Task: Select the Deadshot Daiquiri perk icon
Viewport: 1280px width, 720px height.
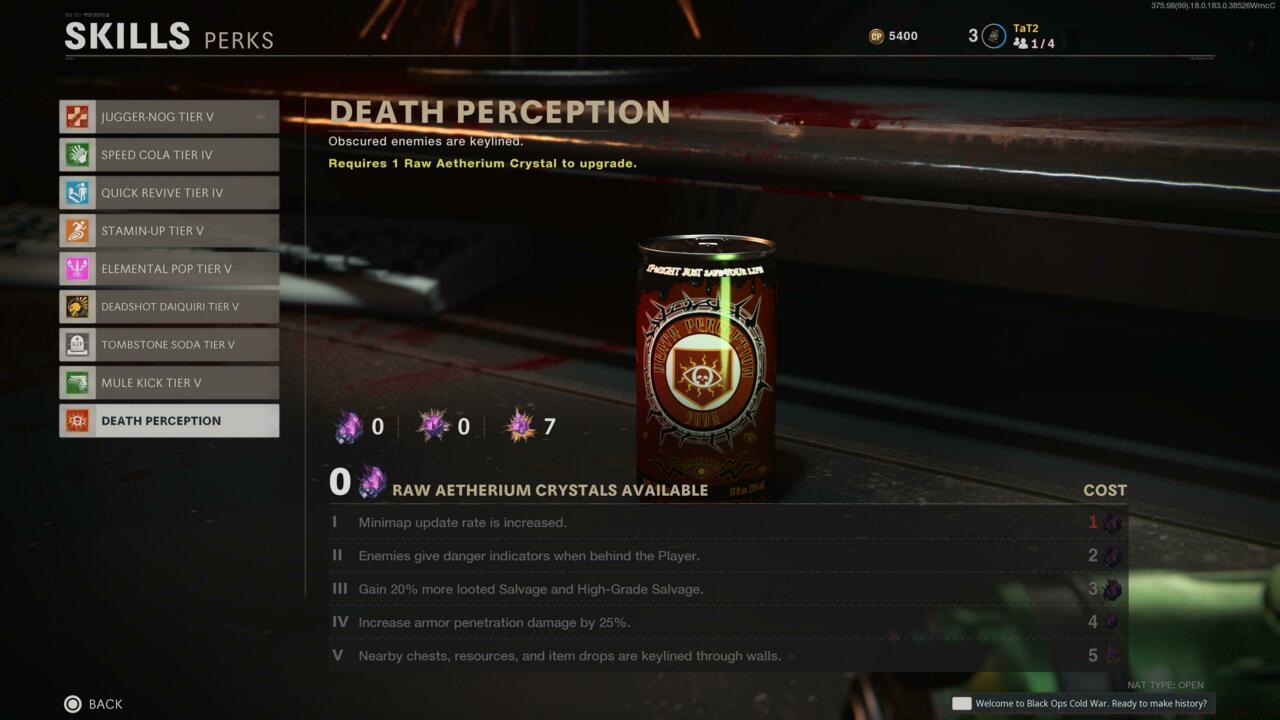Action: [77, 306]
